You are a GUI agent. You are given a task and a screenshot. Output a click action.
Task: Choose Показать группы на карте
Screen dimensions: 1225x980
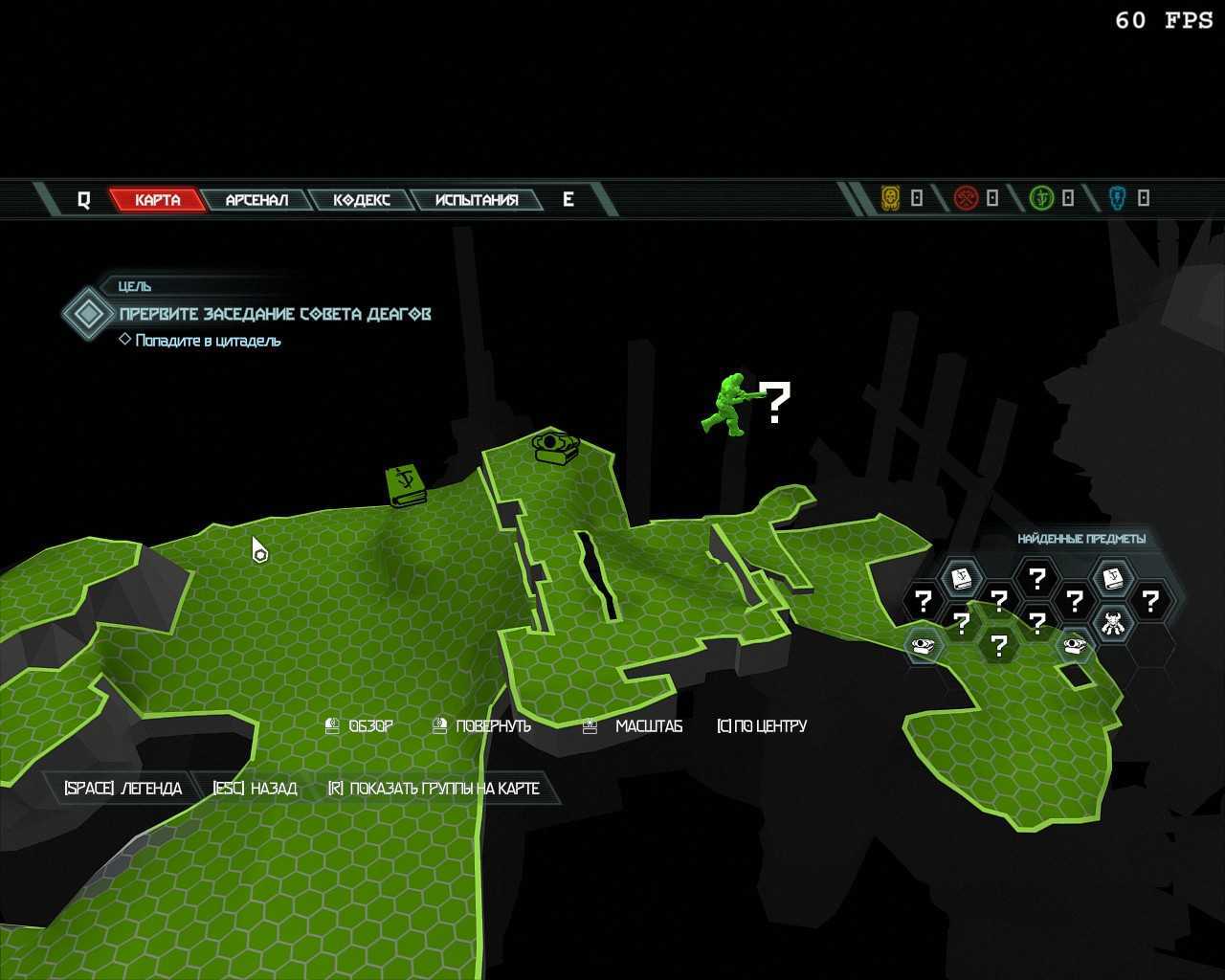click(x=434, y=789)
